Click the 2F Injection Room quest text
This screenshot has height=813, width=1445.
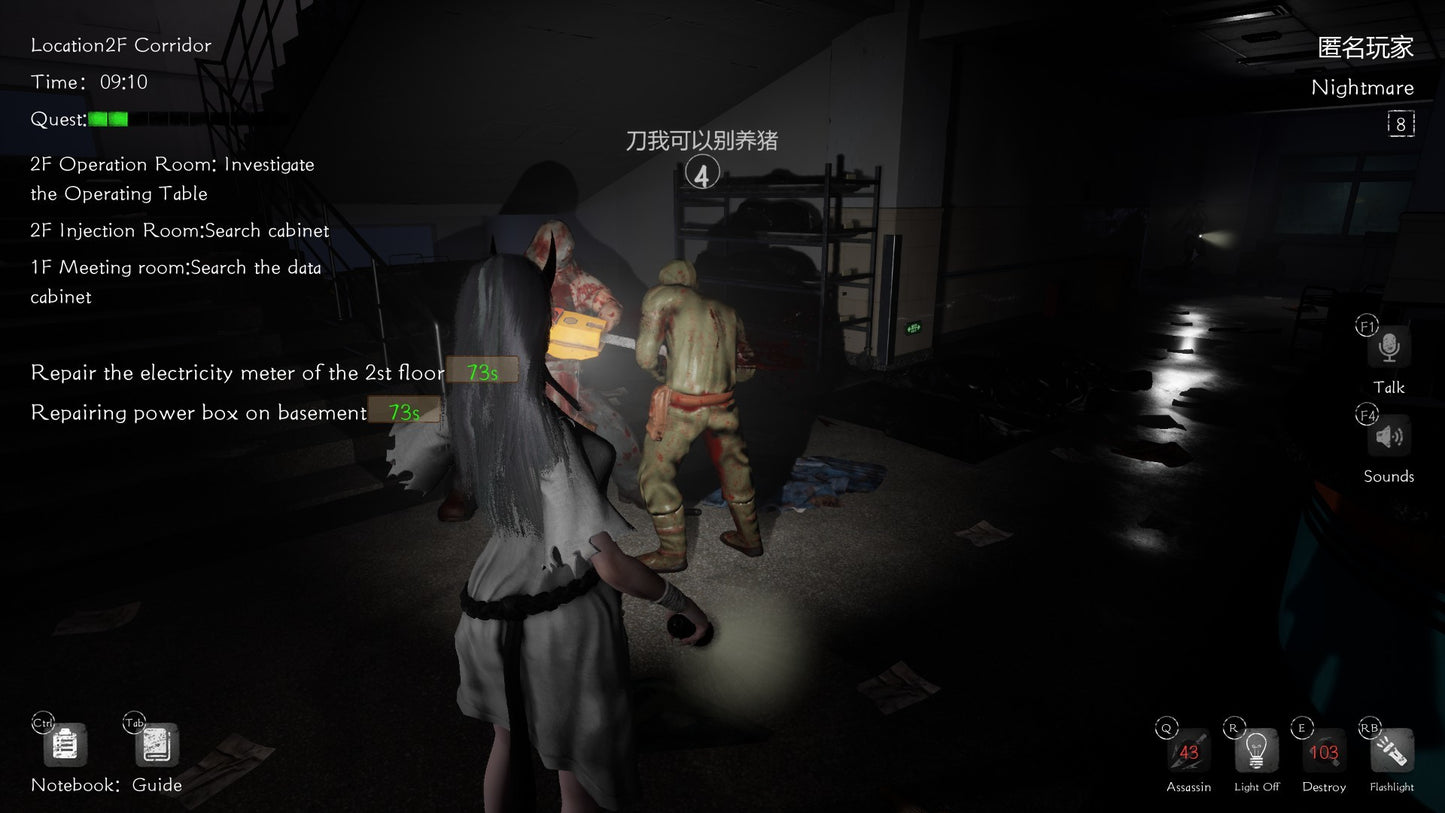tap(180, 230)
